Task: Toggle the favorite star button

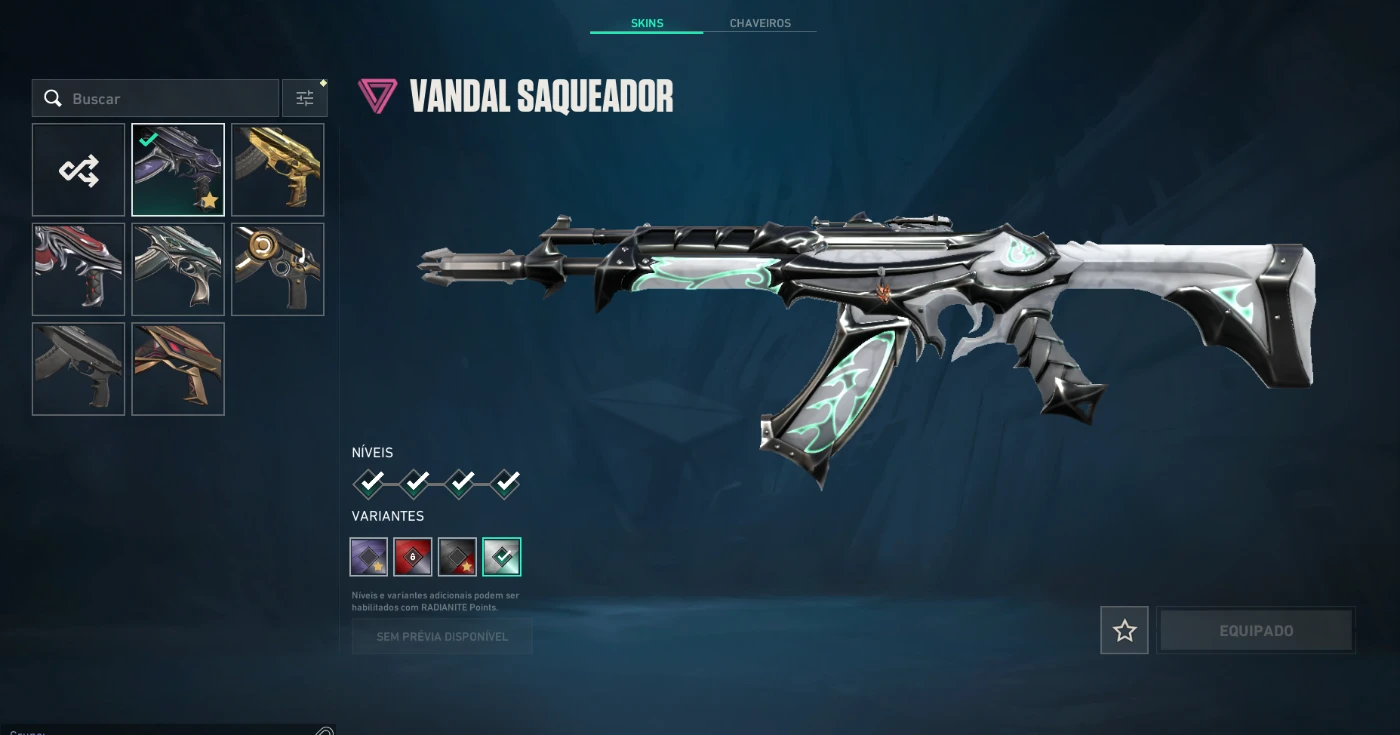Action: [1125, 631]
